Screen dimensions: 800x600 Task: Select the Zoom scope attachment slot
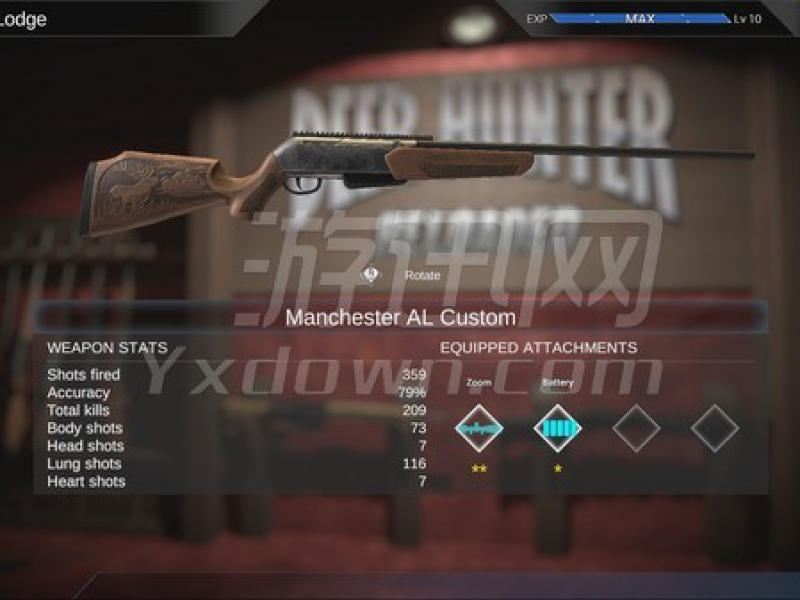click(x=479, y=428)
